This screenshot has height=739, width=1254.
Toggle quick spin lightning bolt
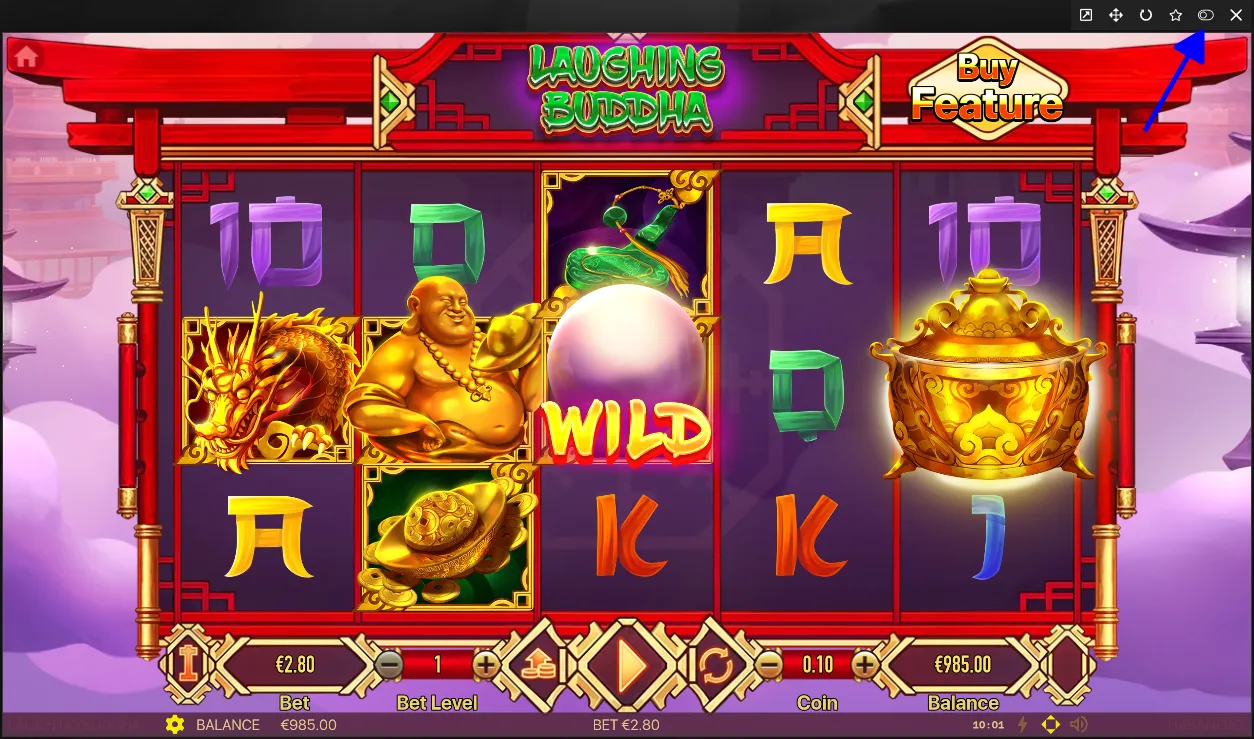click(1022, 725)
